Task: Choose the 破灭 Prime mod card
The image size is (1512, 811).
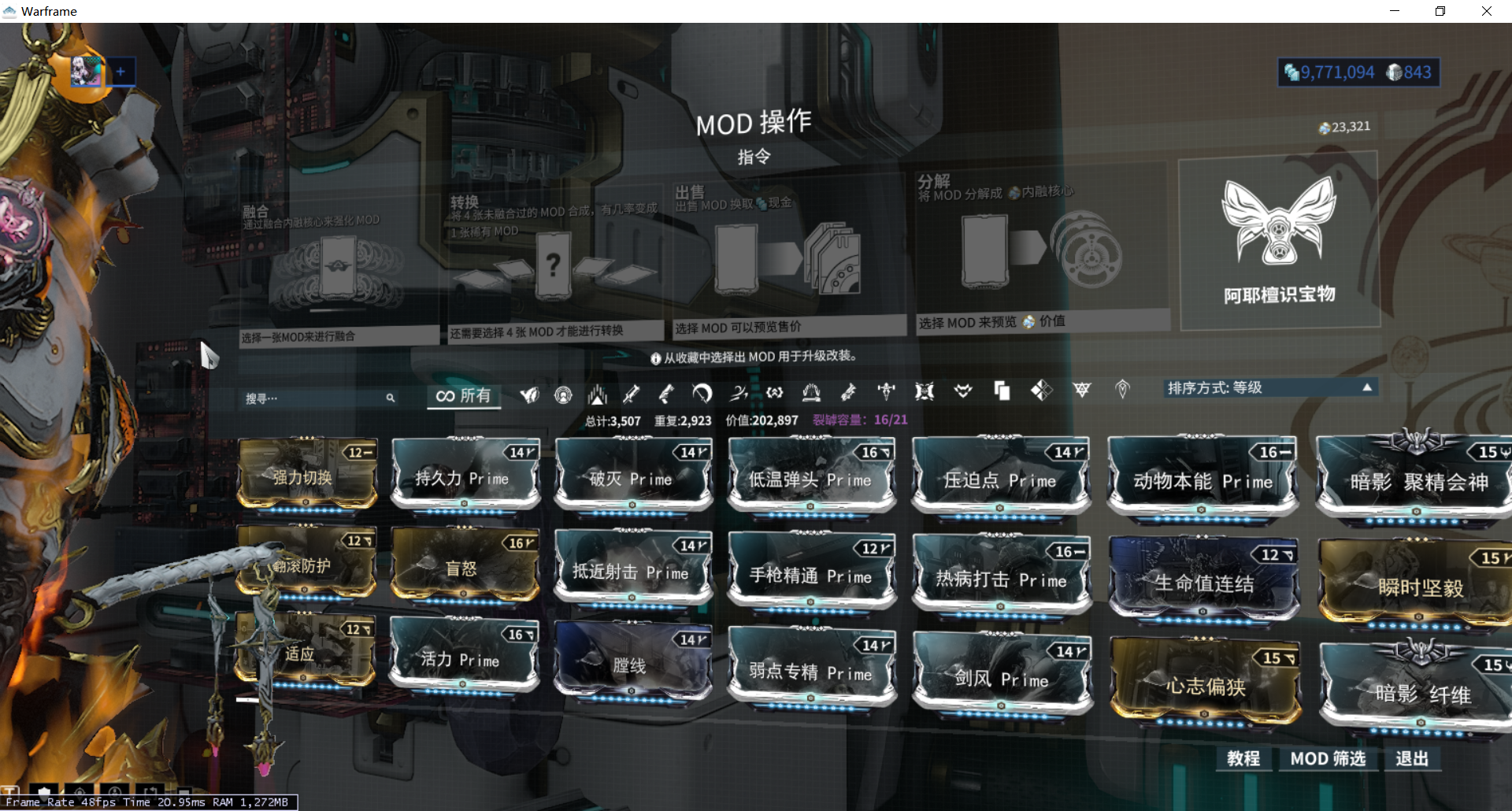Action: coord(632,476)
